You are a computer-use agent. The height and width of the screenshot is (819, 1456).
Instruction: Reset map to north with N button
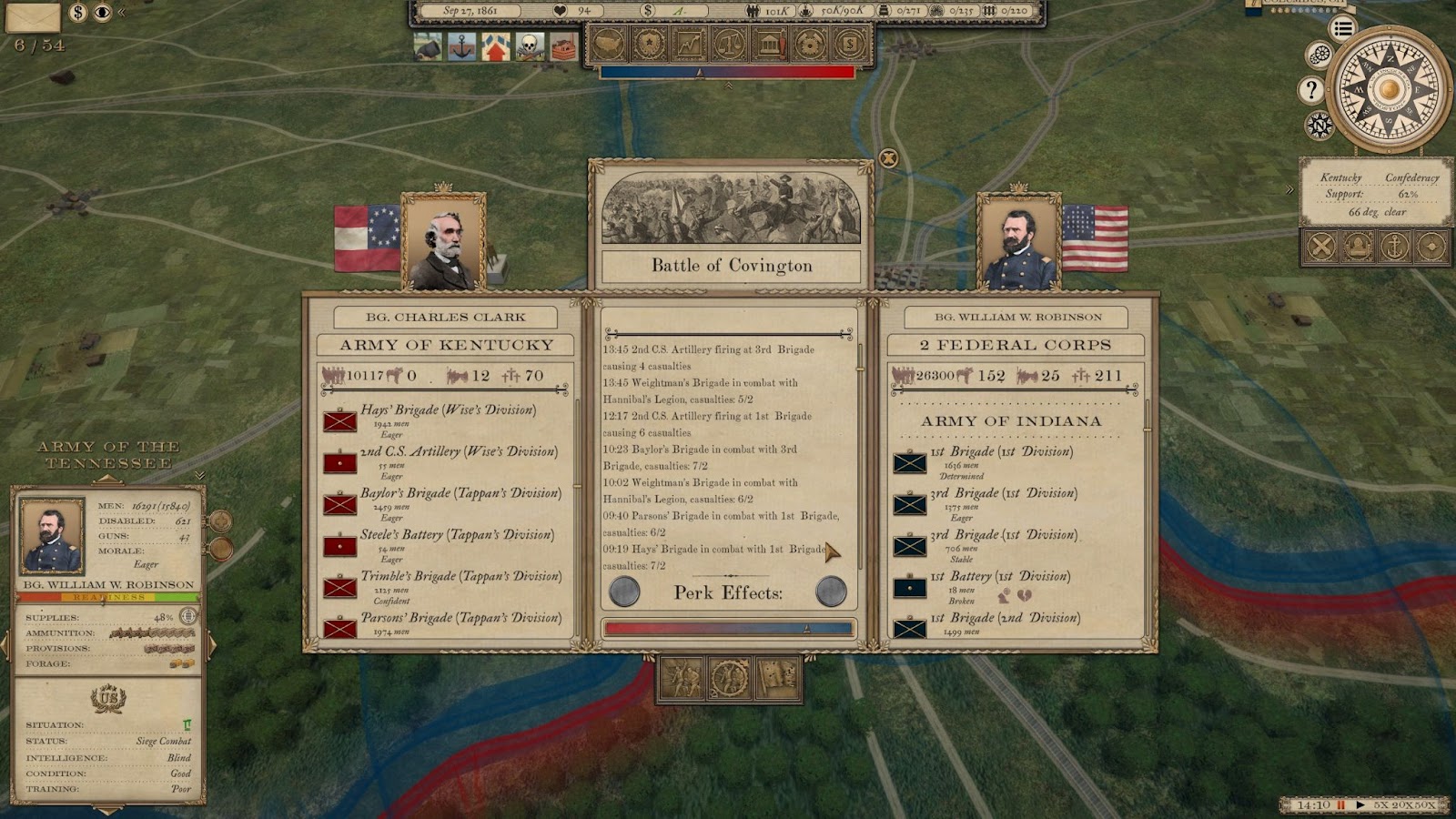(x=1319, y=125)
